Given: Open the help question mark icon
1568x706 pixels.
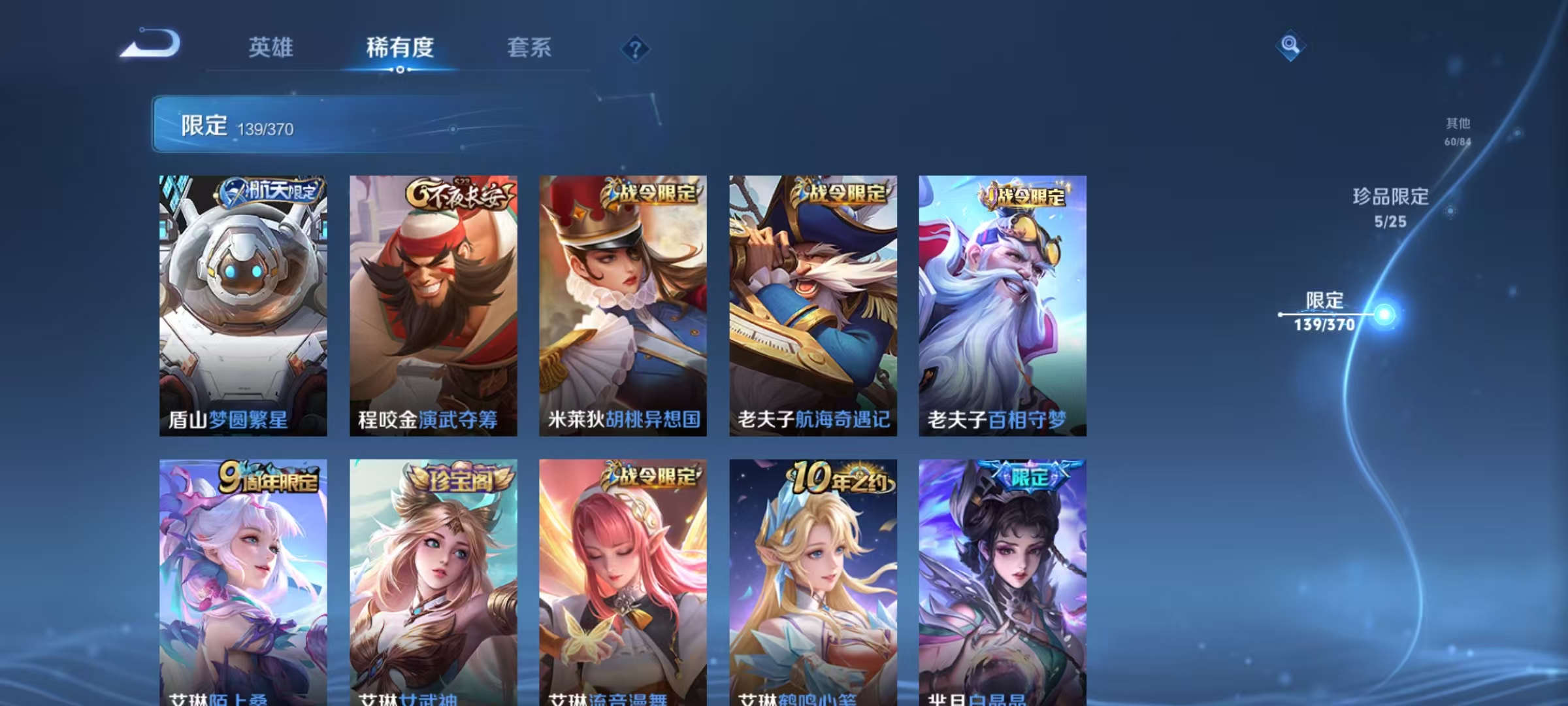Looking at the screenshot, I should coord(634,49).
